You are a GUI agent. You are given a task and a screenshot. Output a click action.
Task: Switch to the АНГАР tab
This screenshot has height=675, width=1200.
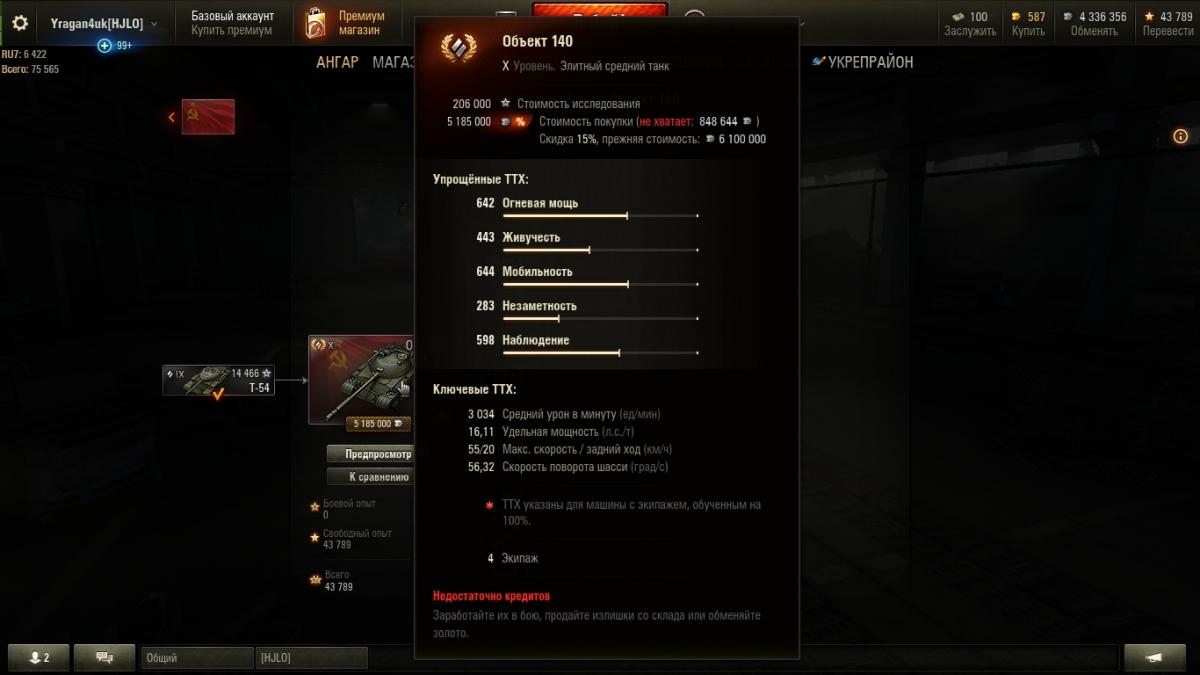337,62
